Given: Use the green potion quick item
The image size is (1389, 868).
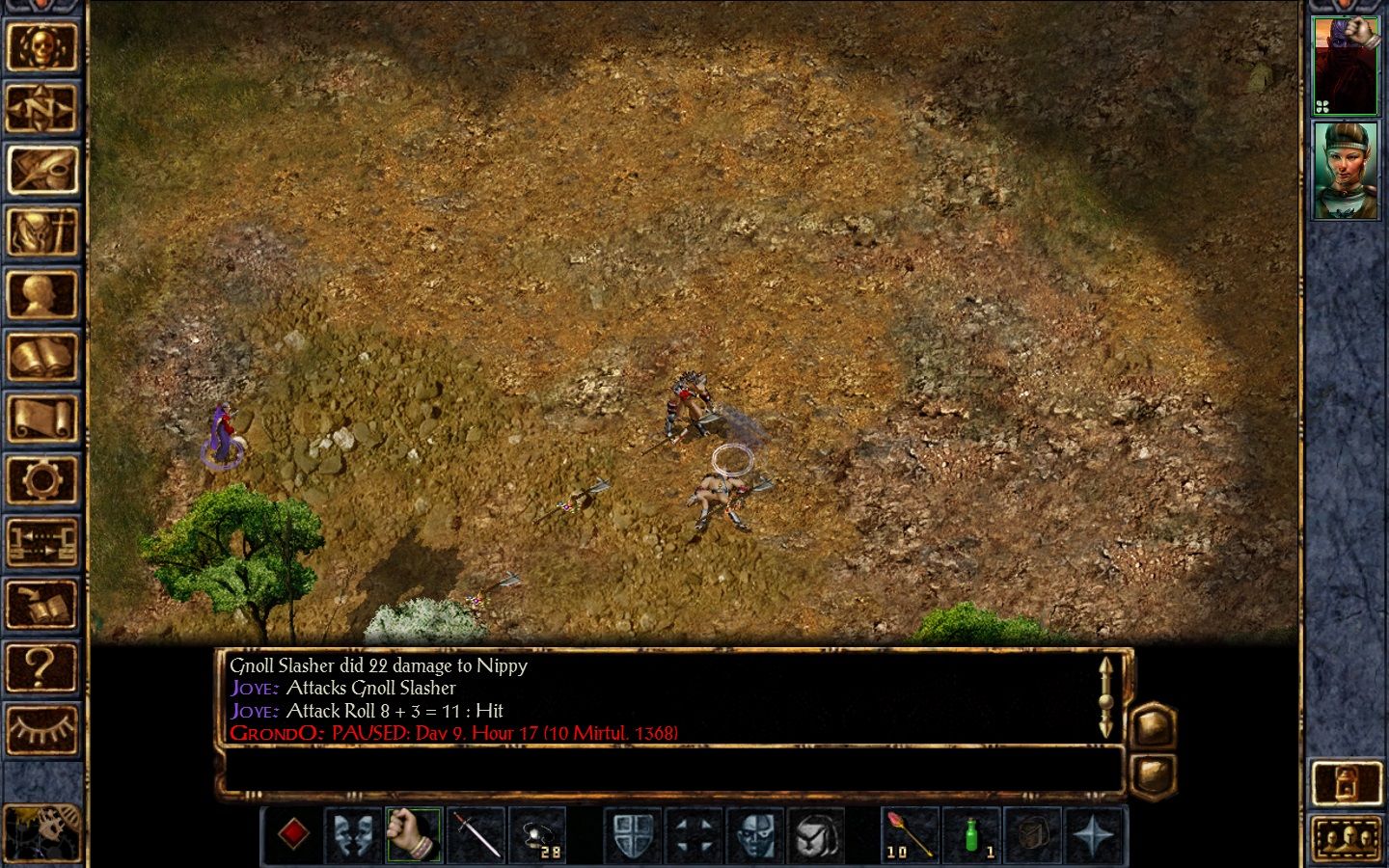Looking at the screenshot, I should [x=971, y=833].
